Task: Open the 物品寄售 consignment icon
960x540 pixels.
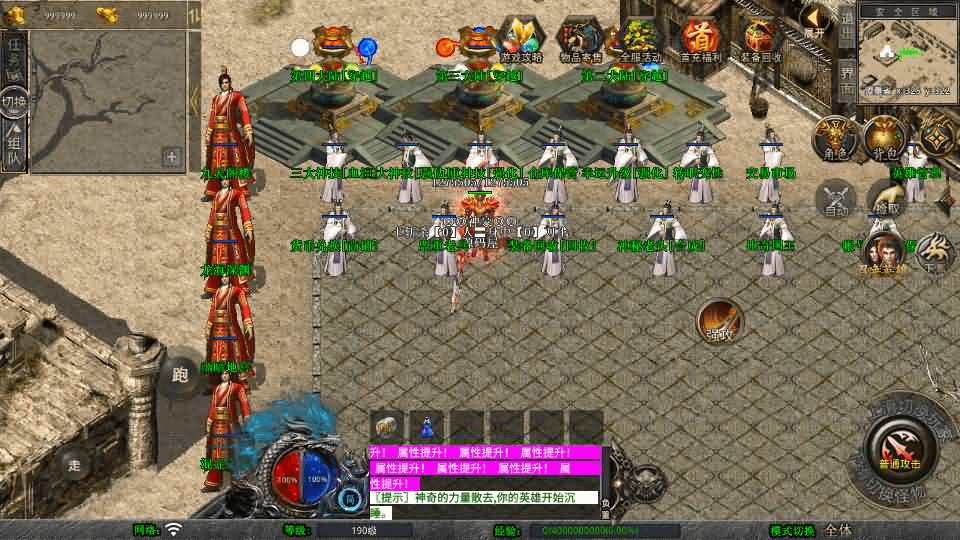Action: pyautogui.click(x=580, y=38)
